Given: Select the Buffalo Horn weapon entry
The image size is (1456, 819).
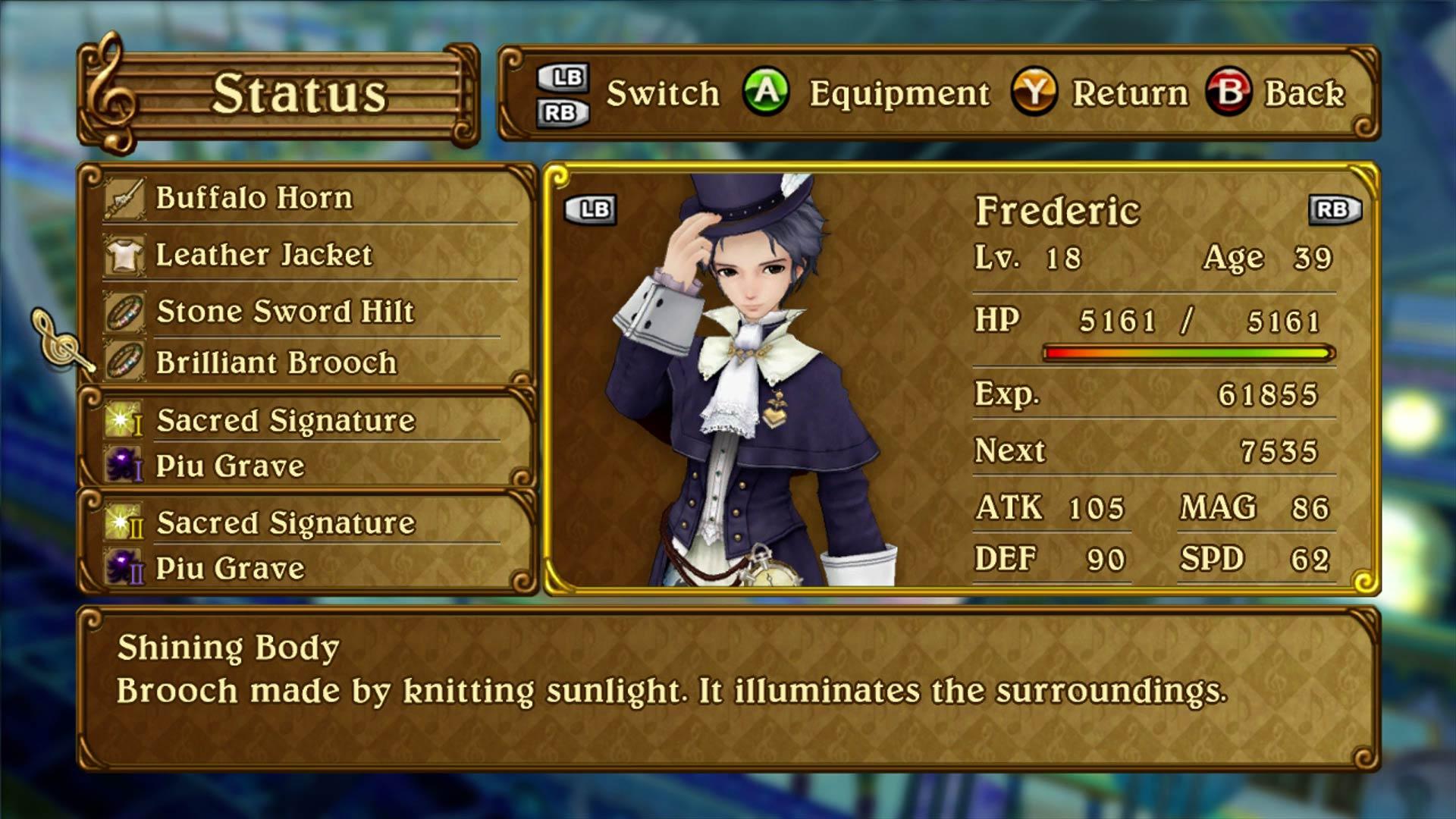Looking at the screenshot, I should pyautogui.click(x=254, y=198).
